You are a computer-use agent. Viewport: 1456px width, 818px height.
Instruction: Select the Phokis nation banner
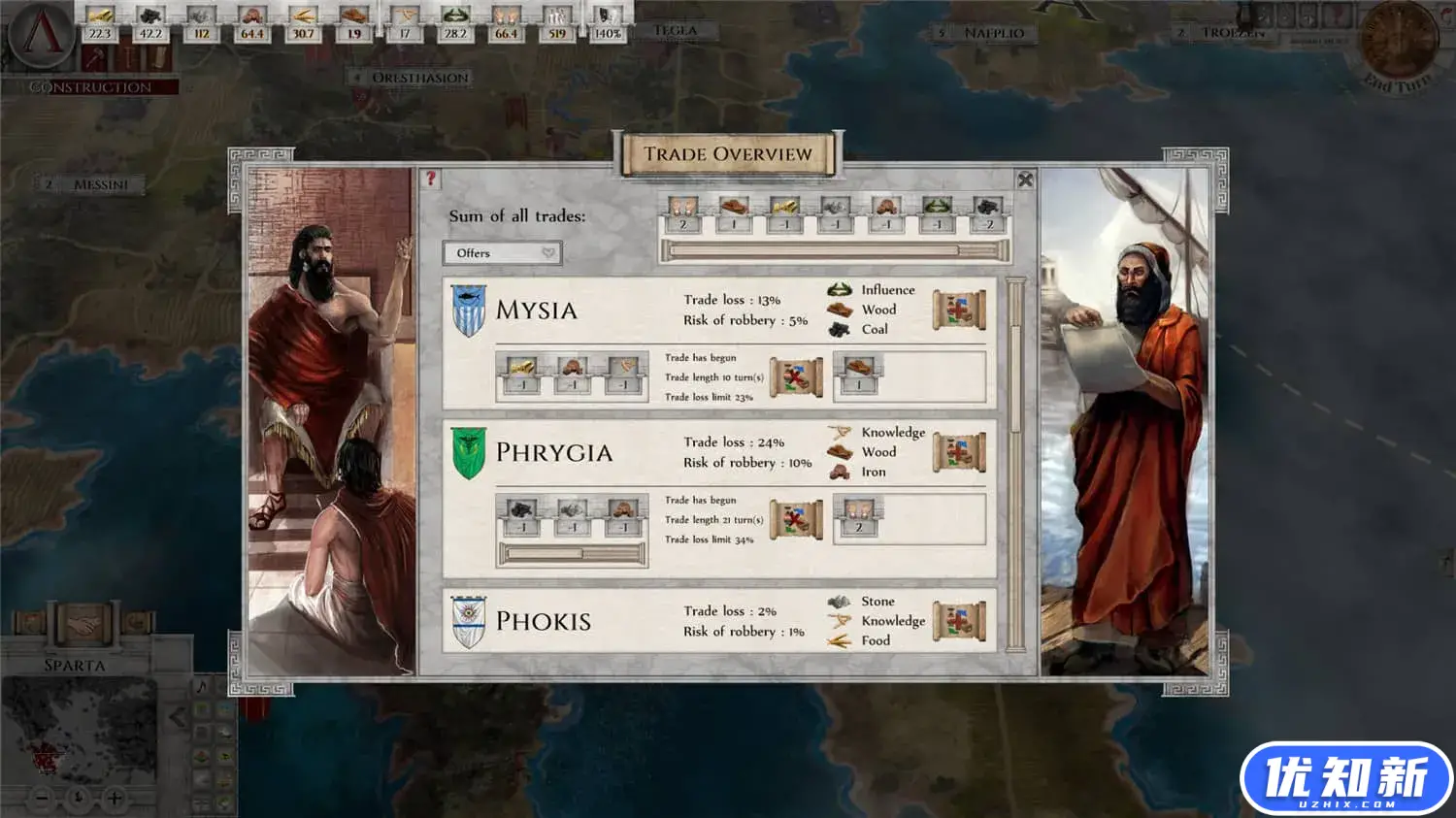pyautogui.click(x=468, y=622)
